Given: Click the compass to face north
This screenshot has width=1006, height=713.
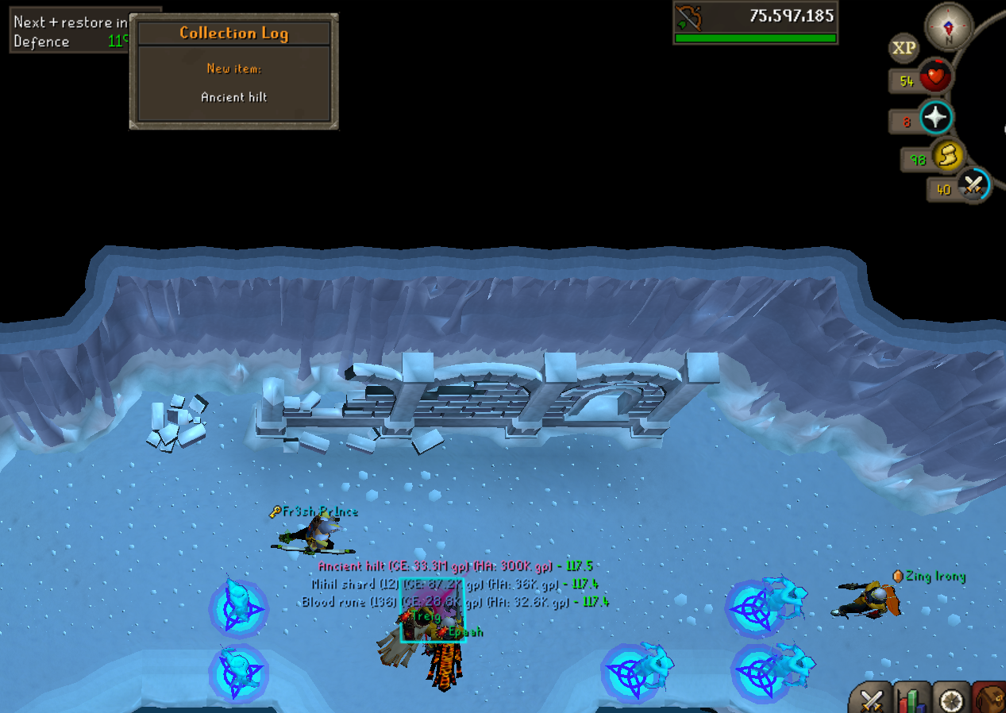Looking at the screenshot, I should pyautogui.click(x=948, y=26).
